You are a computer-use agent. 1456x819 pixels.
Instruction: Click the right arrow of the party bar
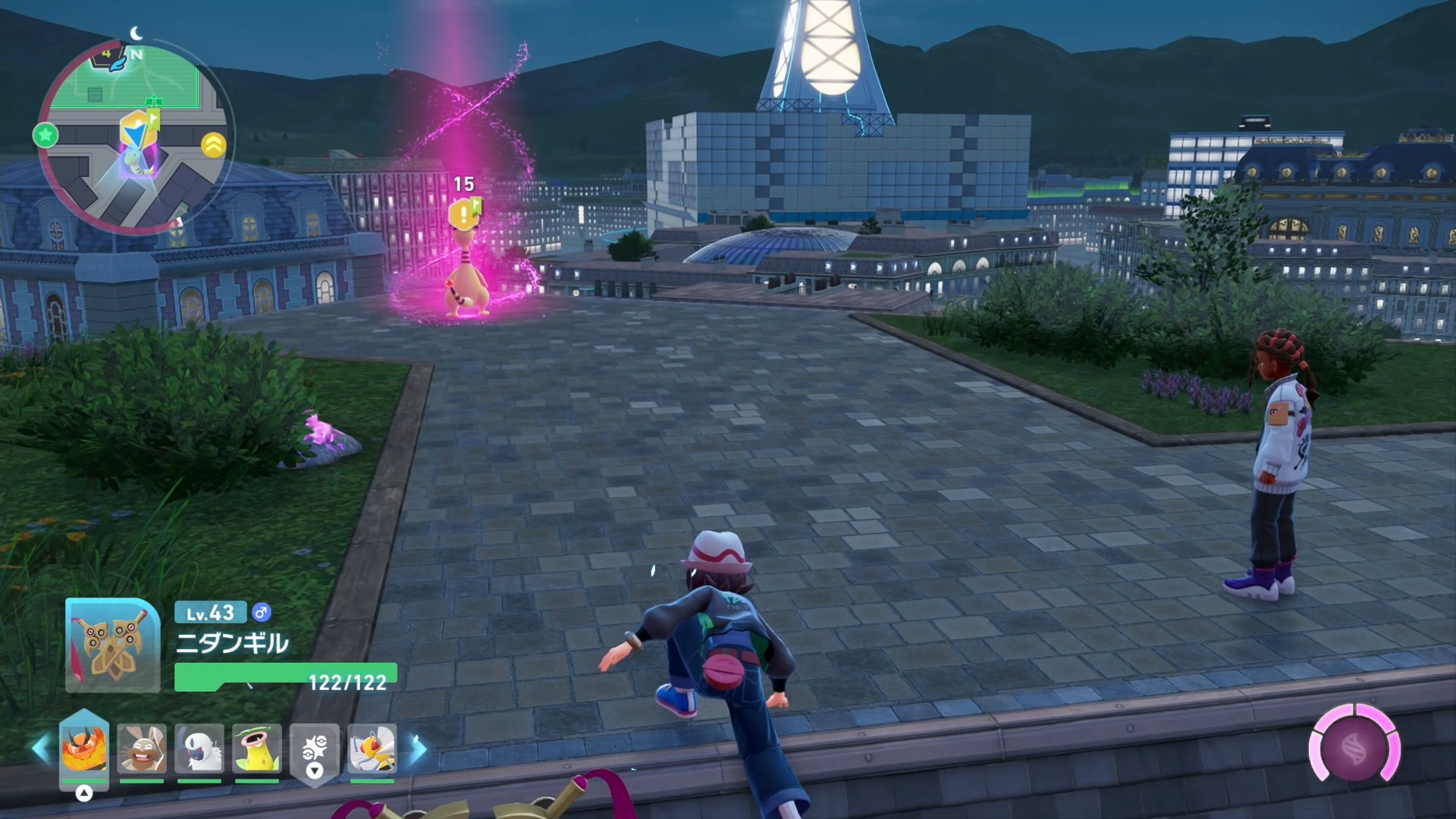click(x=419, y=748)
